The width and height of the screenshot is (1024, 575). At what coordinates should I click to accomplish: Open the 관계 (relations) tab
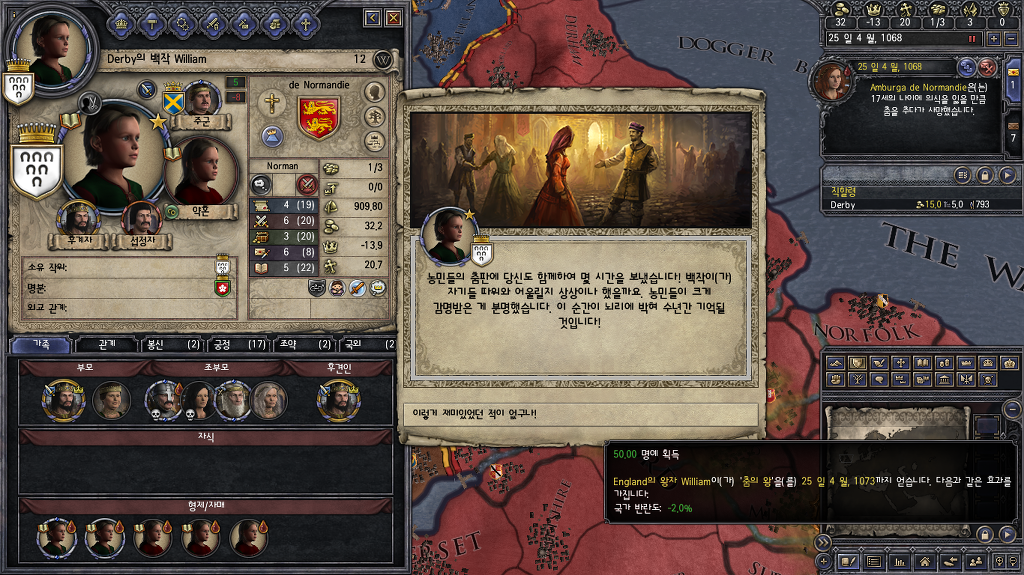tap(107, 344)
